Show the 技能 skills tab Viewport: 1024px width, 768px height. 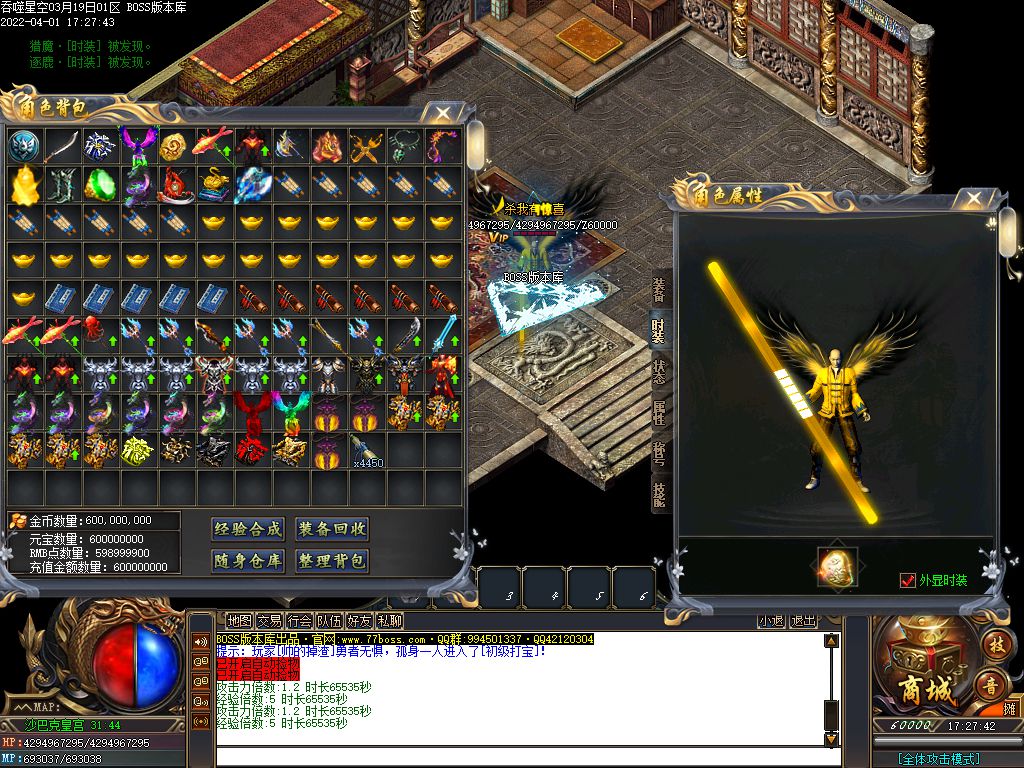coord(659,494)
